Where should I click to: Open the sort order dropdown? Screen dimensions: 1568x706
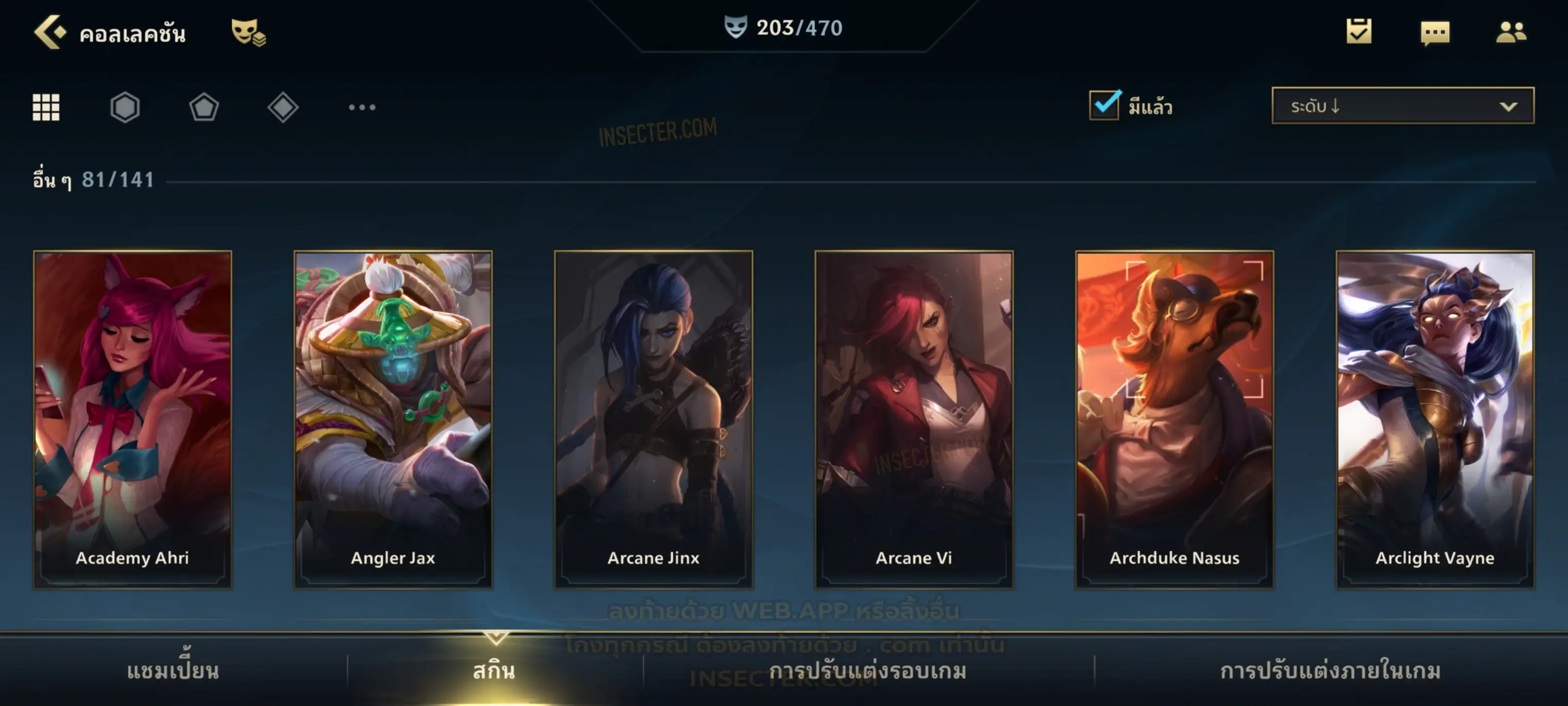[1402, 106]
